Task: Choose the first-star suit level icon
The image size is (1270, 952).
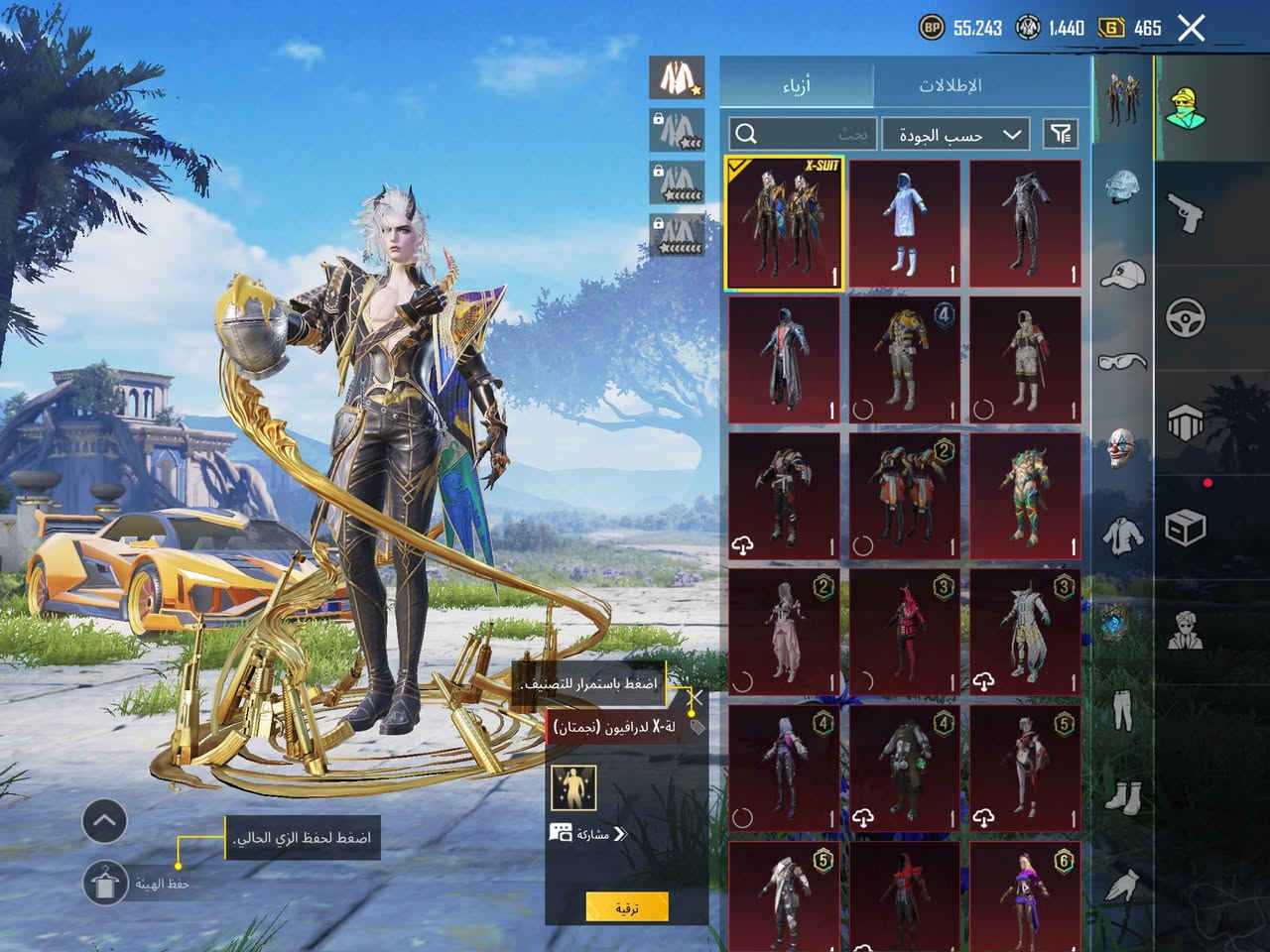Action: click(x=678, y=76)
